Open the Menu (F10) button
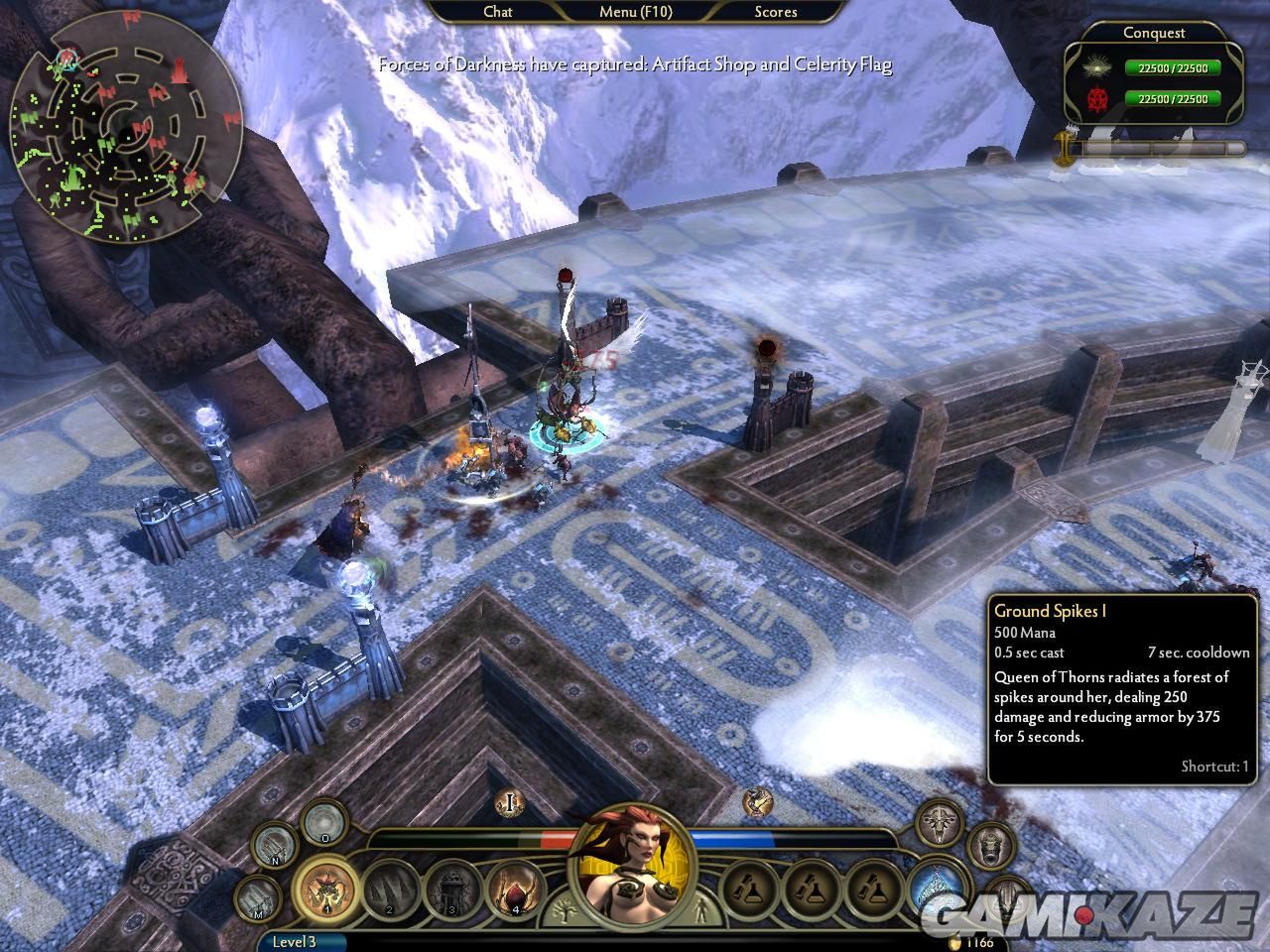This screenshot has height=952, width=1270. pos(635,12)
